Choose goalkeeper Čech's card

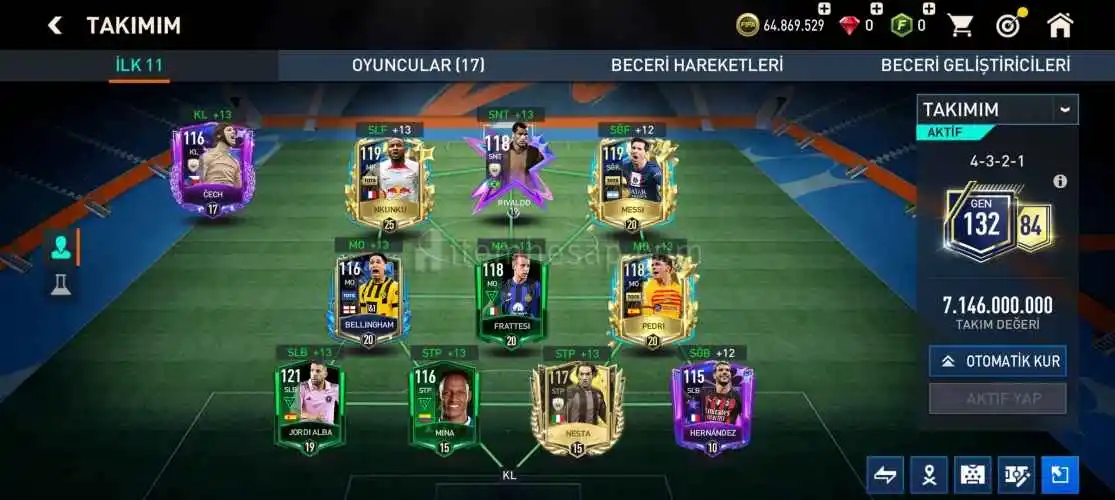click(212, 168)
